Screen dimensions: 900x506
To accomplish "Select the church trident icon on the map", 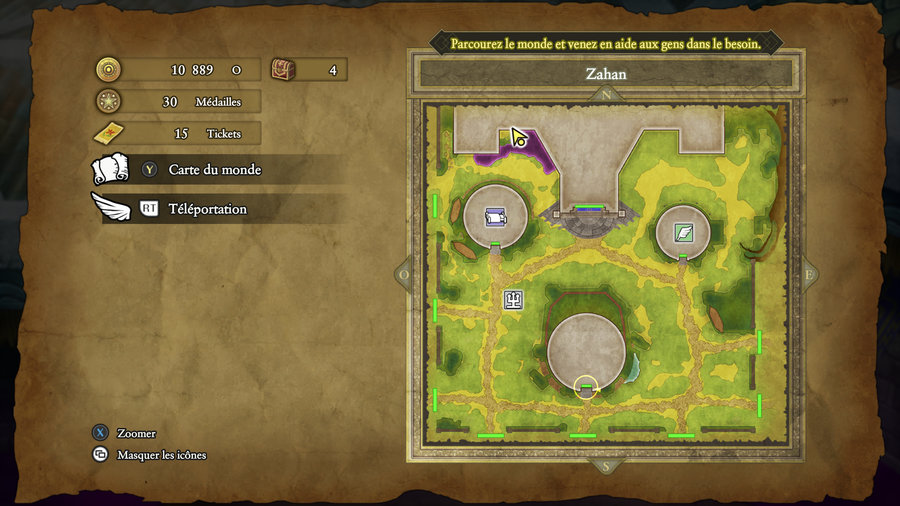I will pos(513,298).
